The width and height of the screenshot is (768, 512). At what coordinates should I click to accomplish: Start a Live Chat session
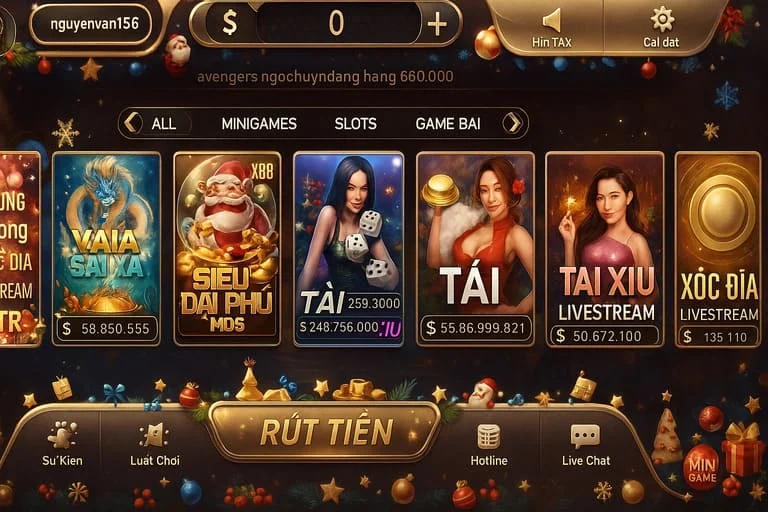click(585, 443)
